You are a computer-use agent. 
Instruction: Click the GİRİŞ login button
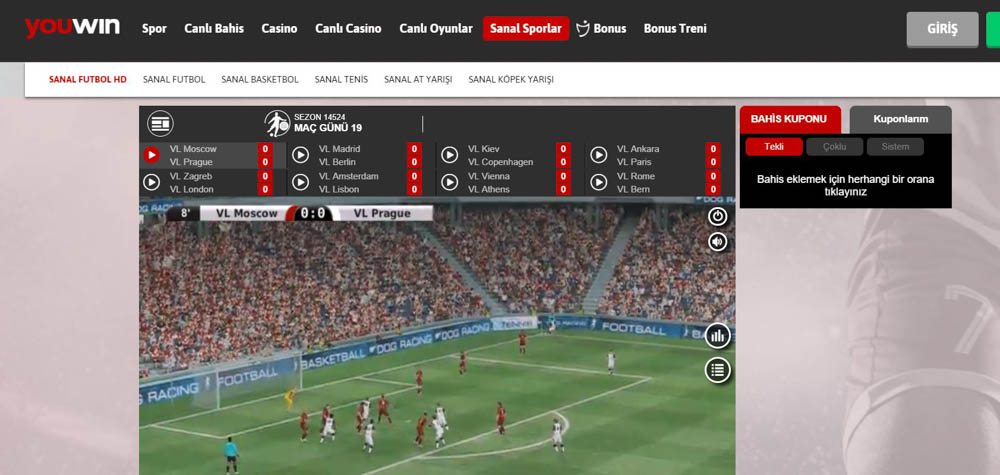942,29
